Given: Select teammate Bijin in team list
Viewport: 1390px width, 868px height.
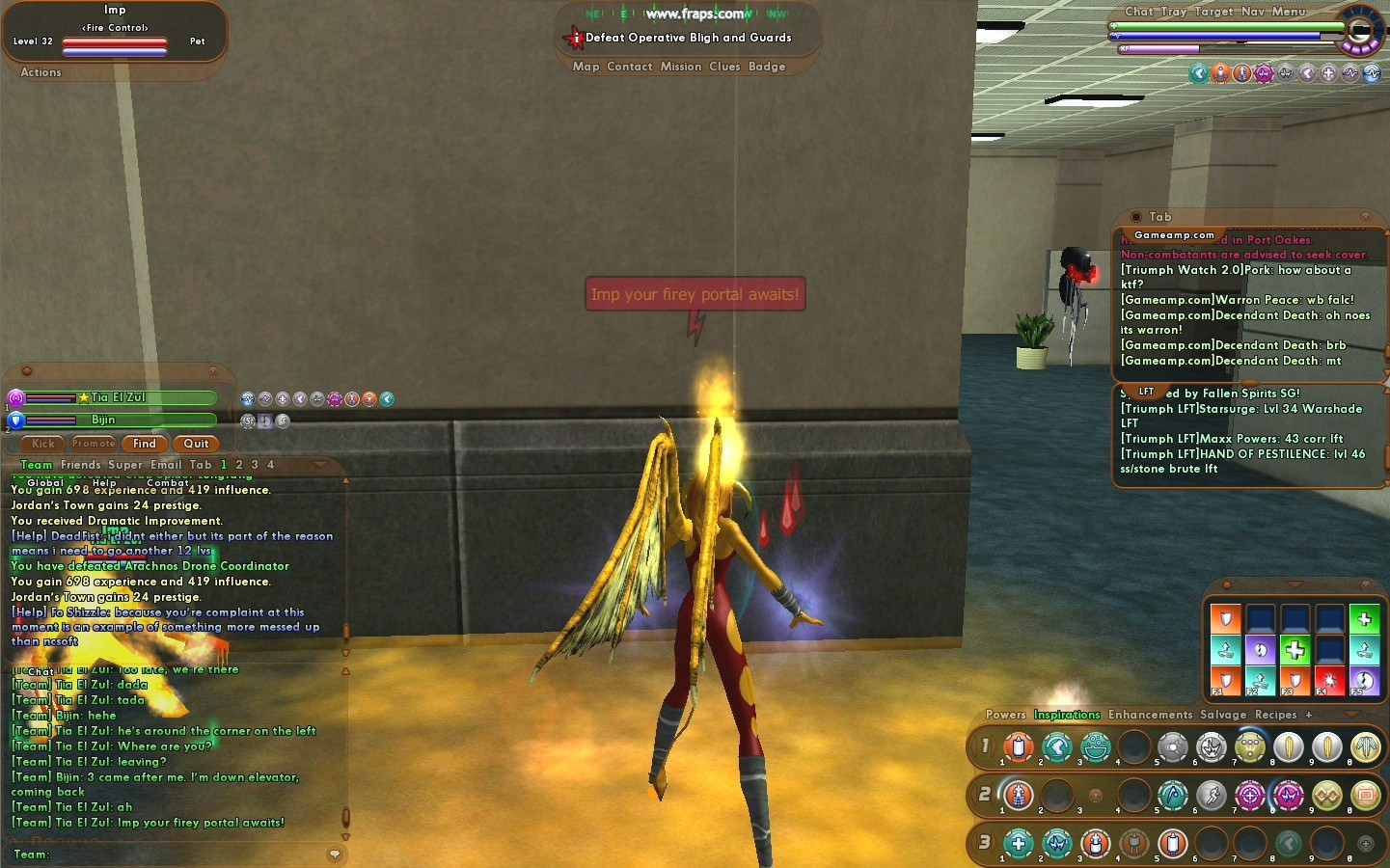Looking at the screenshot, I should pyautogui.click(x=104, y=420).
